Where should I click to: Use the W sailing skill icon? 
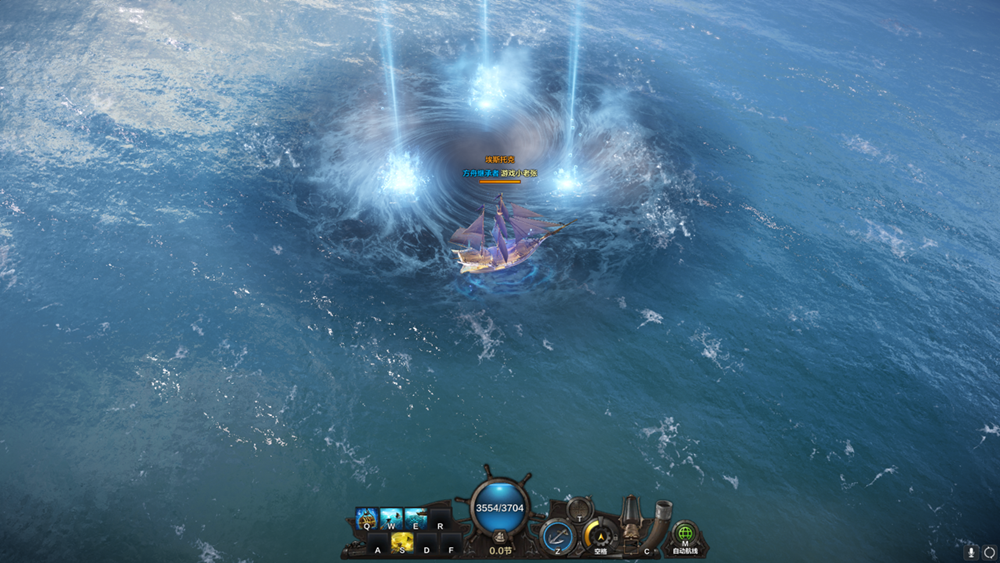click(391, 518)
